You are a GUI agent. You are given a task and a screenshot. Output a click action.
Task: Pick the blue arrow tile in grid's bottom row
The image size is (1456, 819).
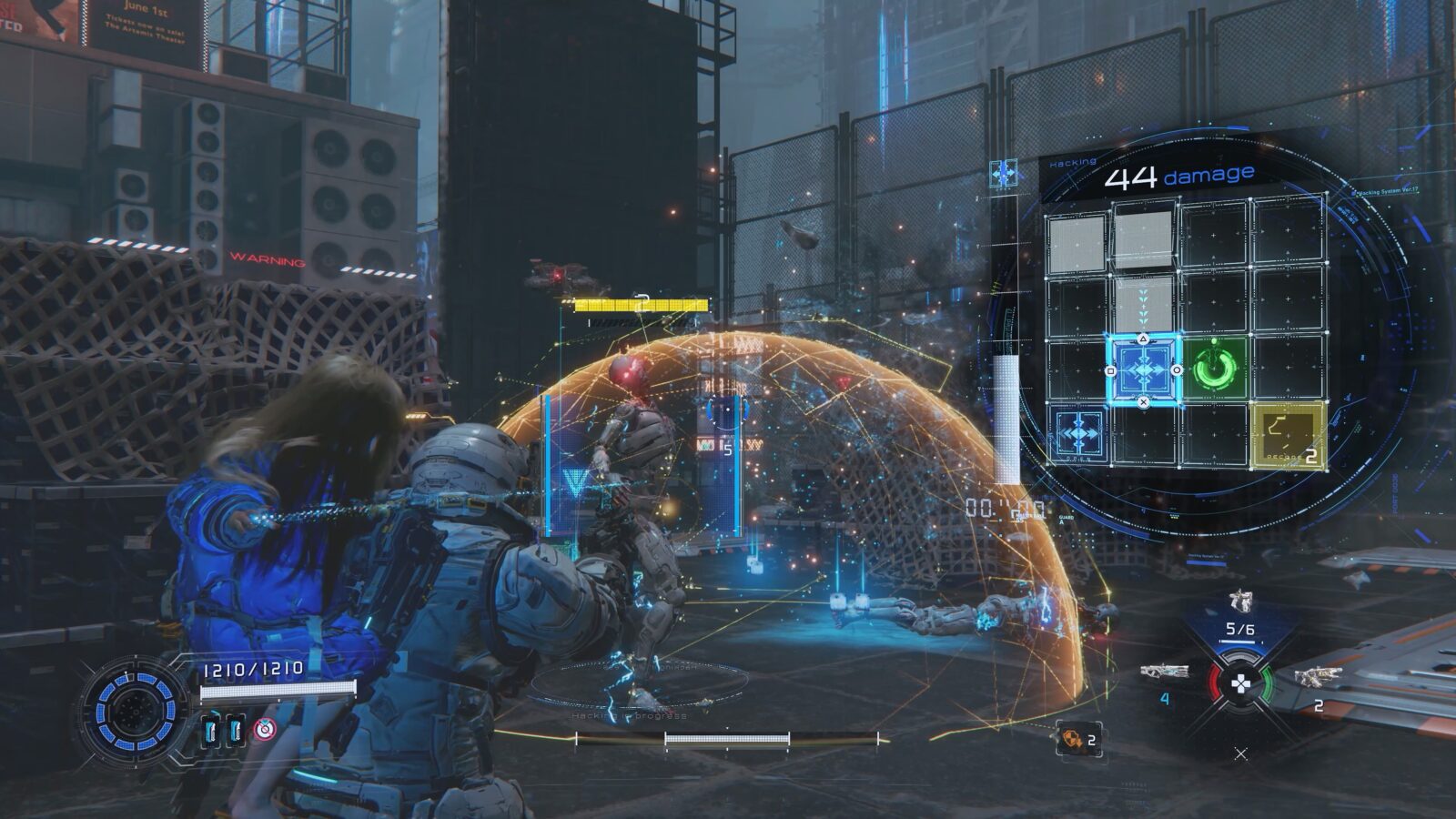(x=1079, y=435)
